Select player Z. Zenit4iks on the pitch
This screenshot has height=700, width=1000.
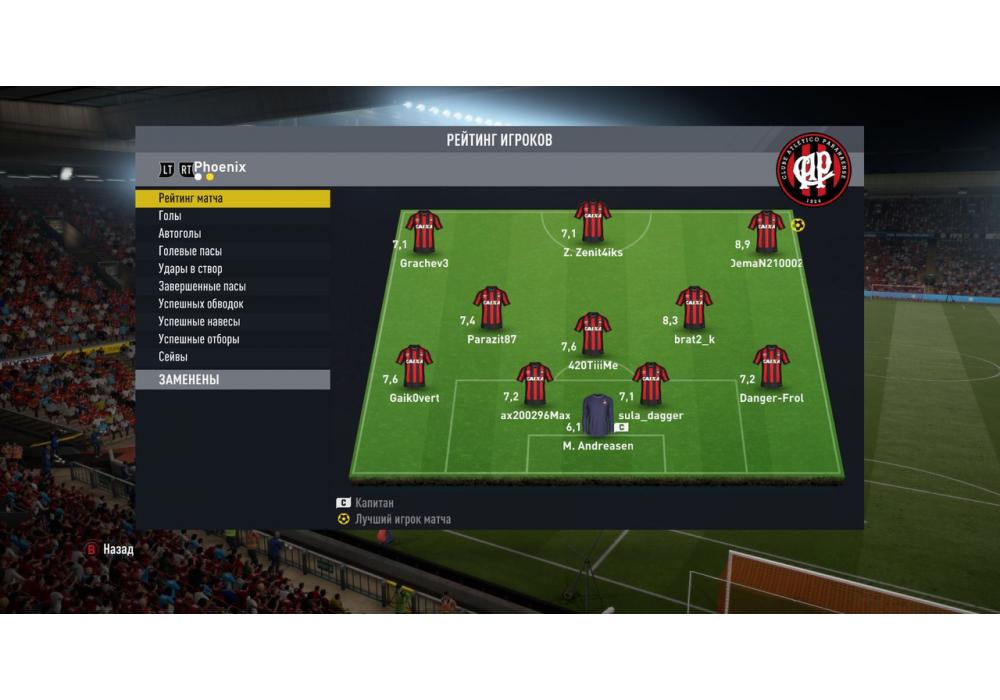[593, 224]
